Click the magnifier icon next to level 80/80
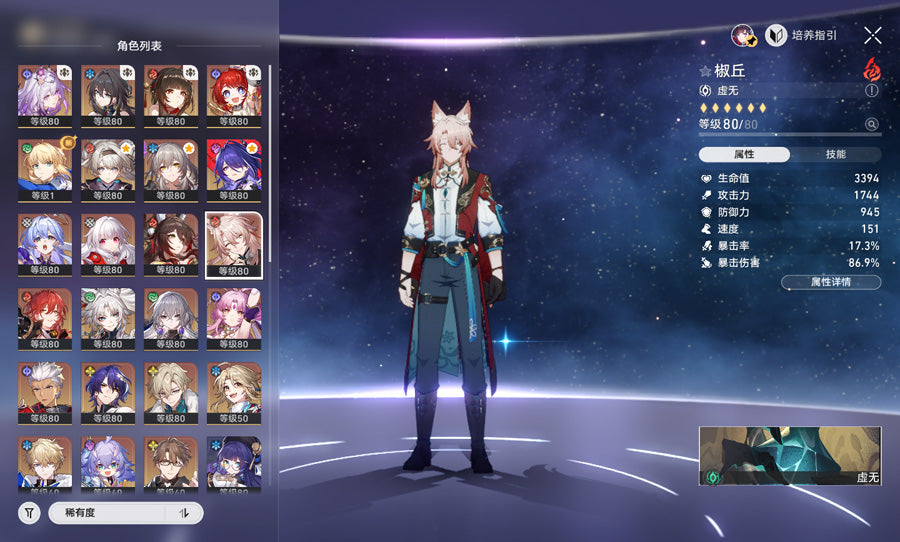Viewport: 900px width, 542px height. tap(872, 125)
